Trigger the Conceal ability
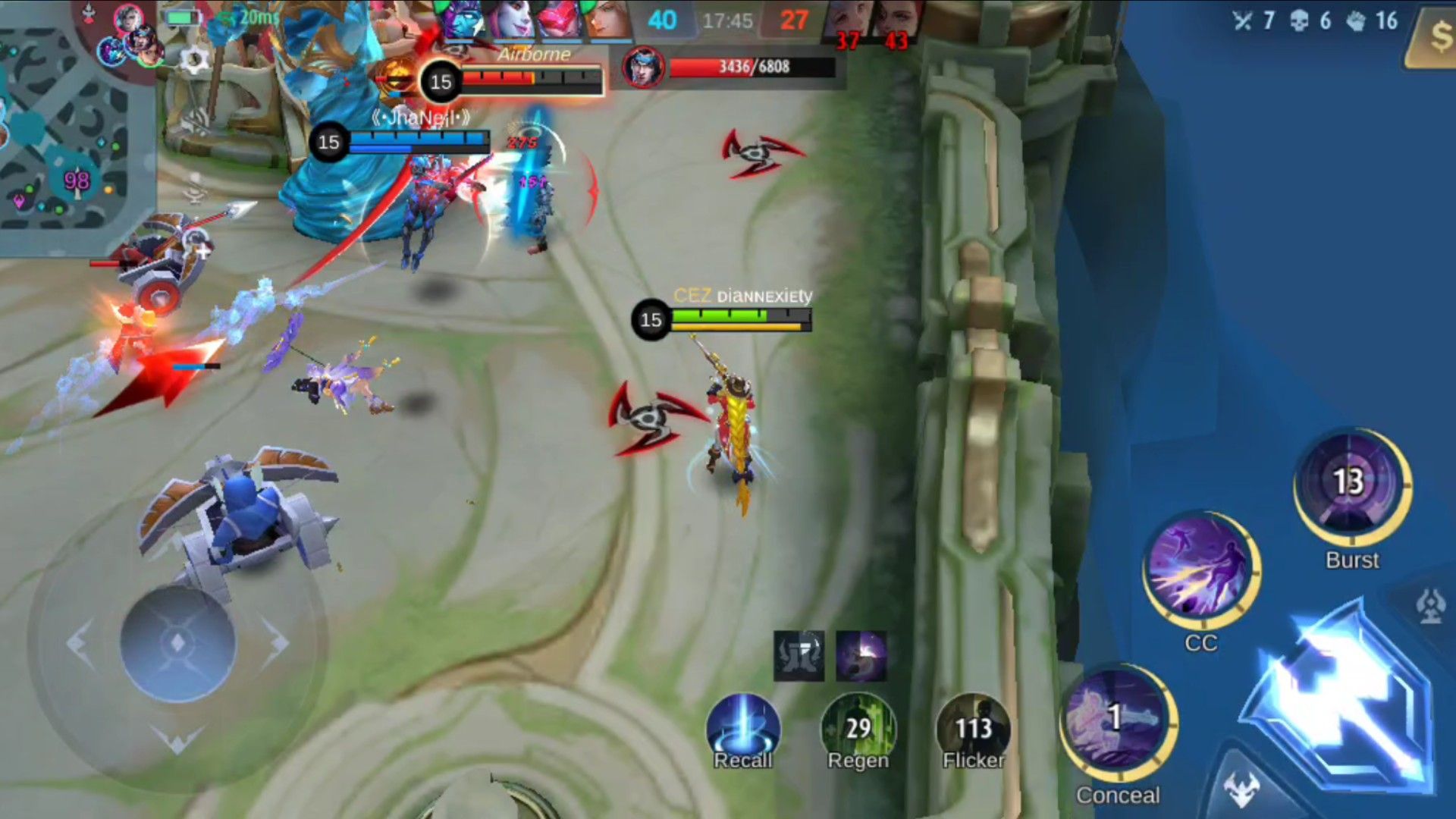The width and height of the screenshot is (1456, 819). click(x=1117, y=723)
